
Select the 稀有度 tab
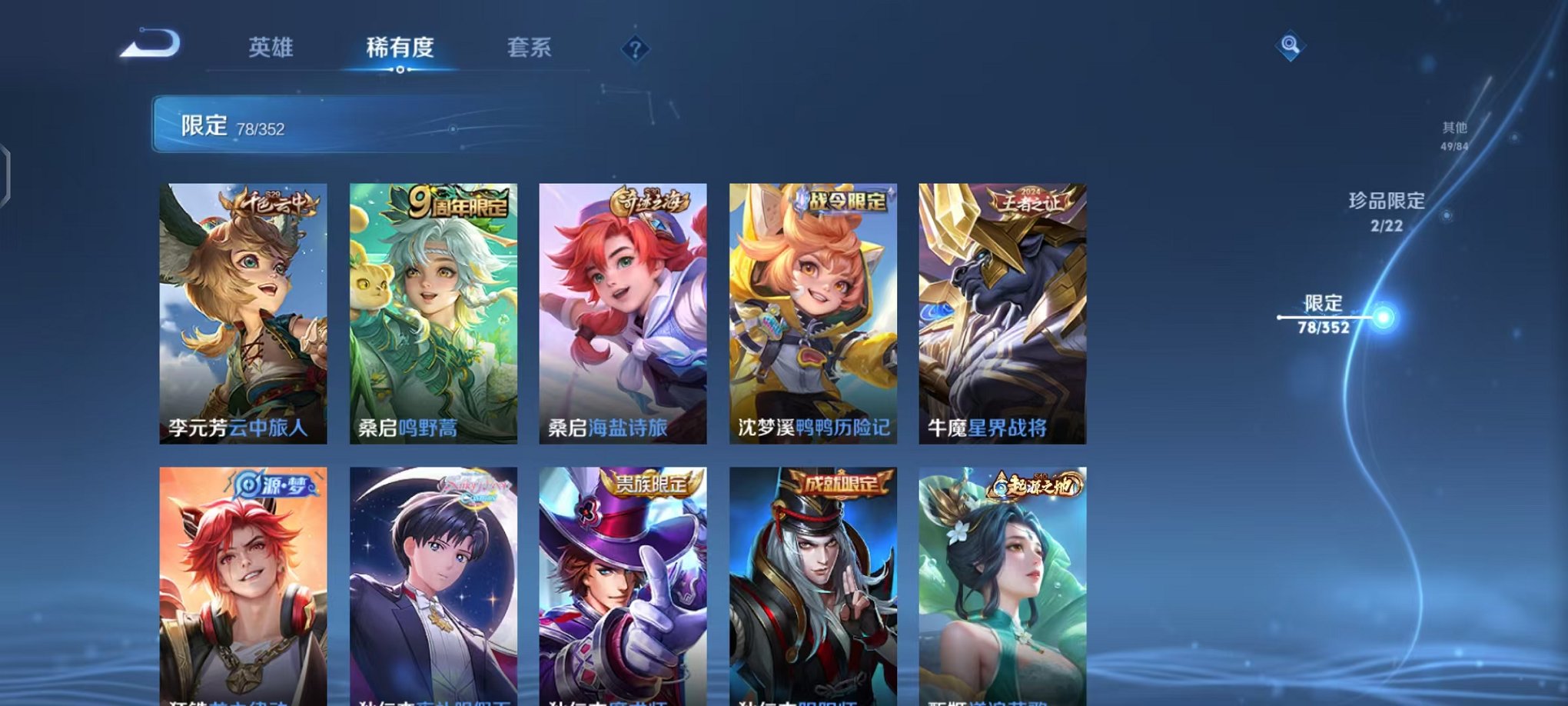pyautogui.click(x=400, y=48)
